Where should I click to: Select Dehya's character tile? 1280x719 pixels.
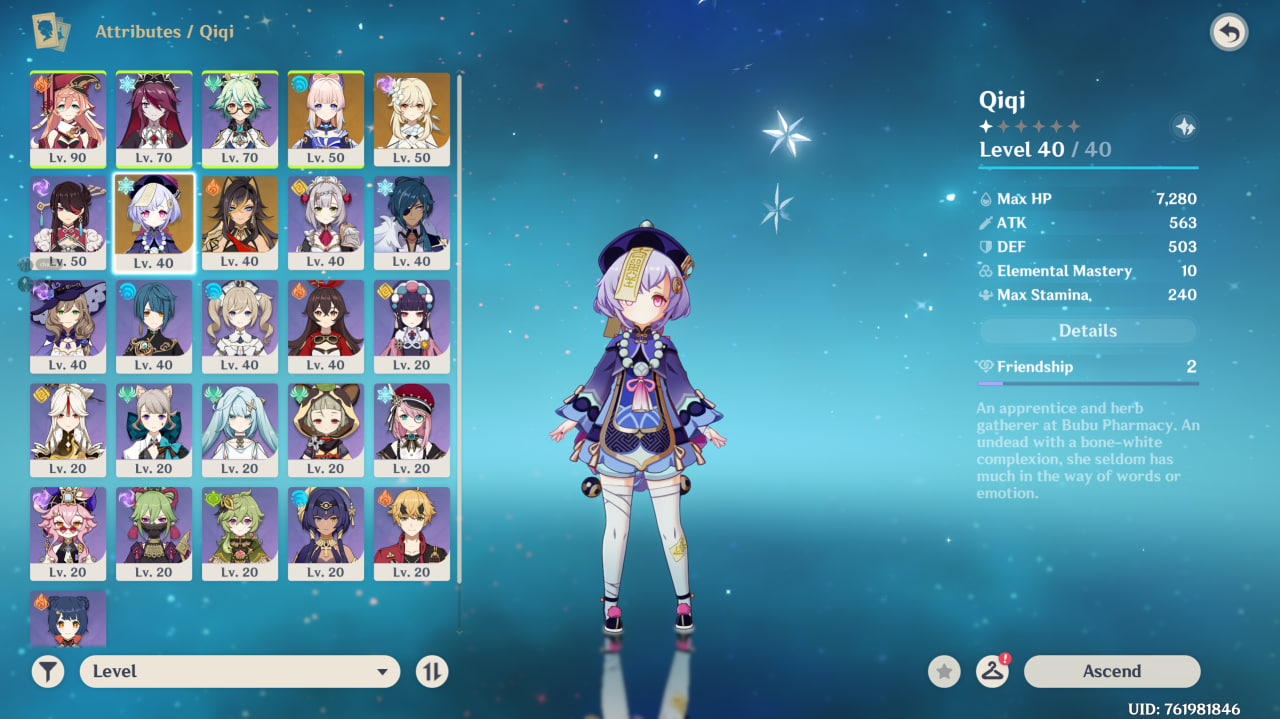[240, 222]
